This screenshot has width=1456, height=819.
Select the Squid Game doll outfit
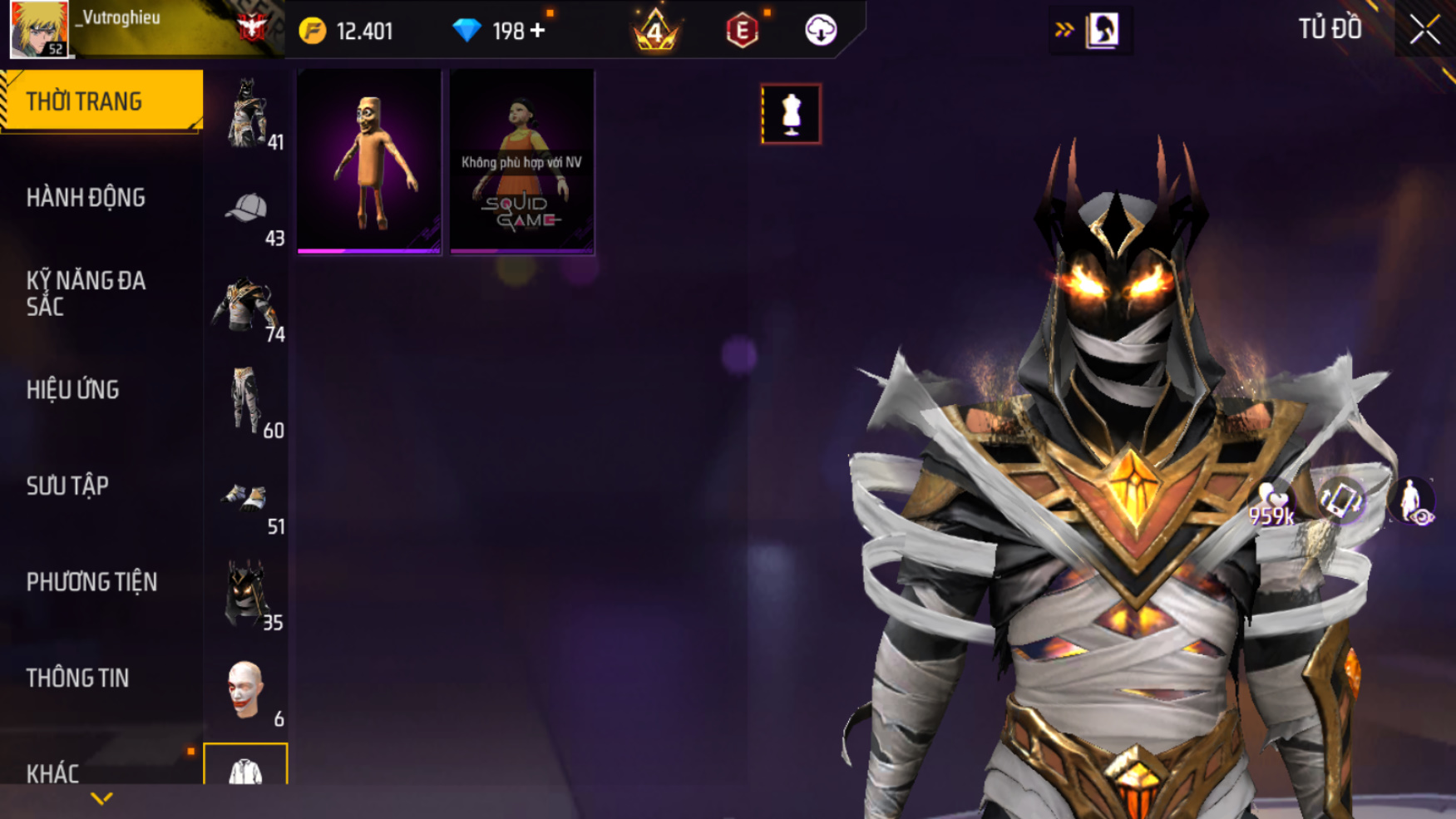[522, 161]
